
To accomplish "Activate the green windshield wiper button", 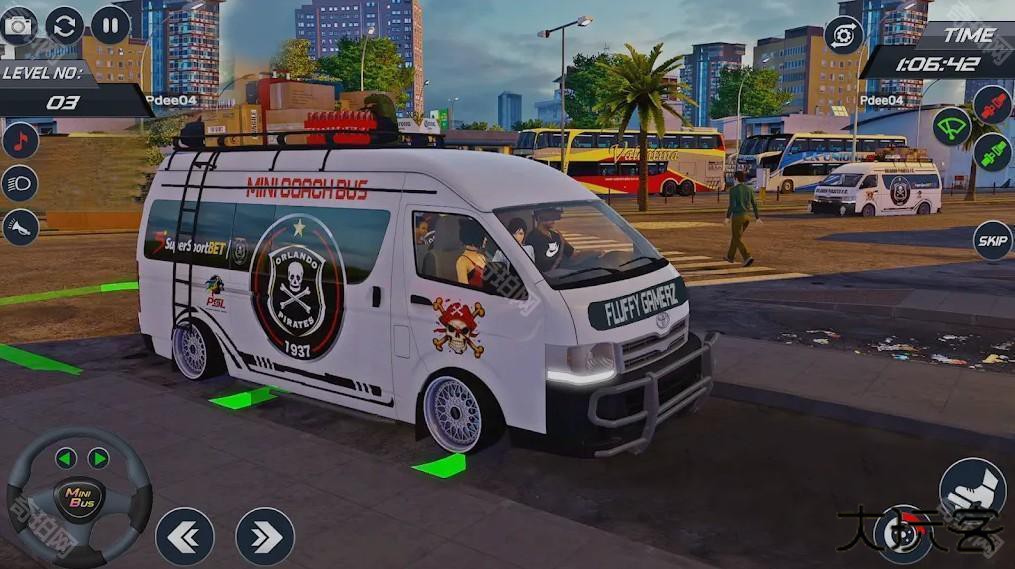I will pyautogui.click(x=951, y=126).
